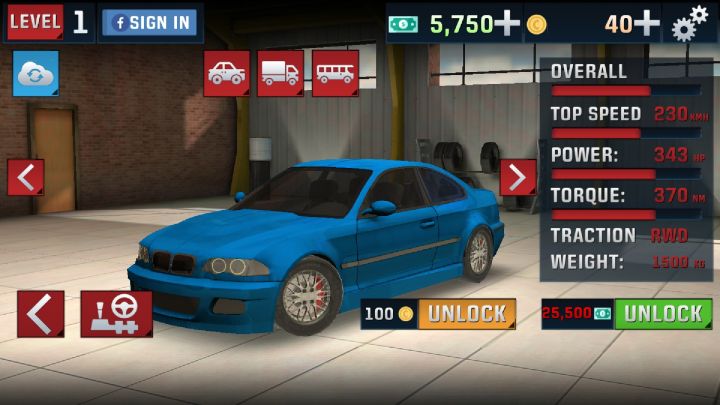Go back using the bottom-left arrow button
720x405 pixels.
(40, 314)
